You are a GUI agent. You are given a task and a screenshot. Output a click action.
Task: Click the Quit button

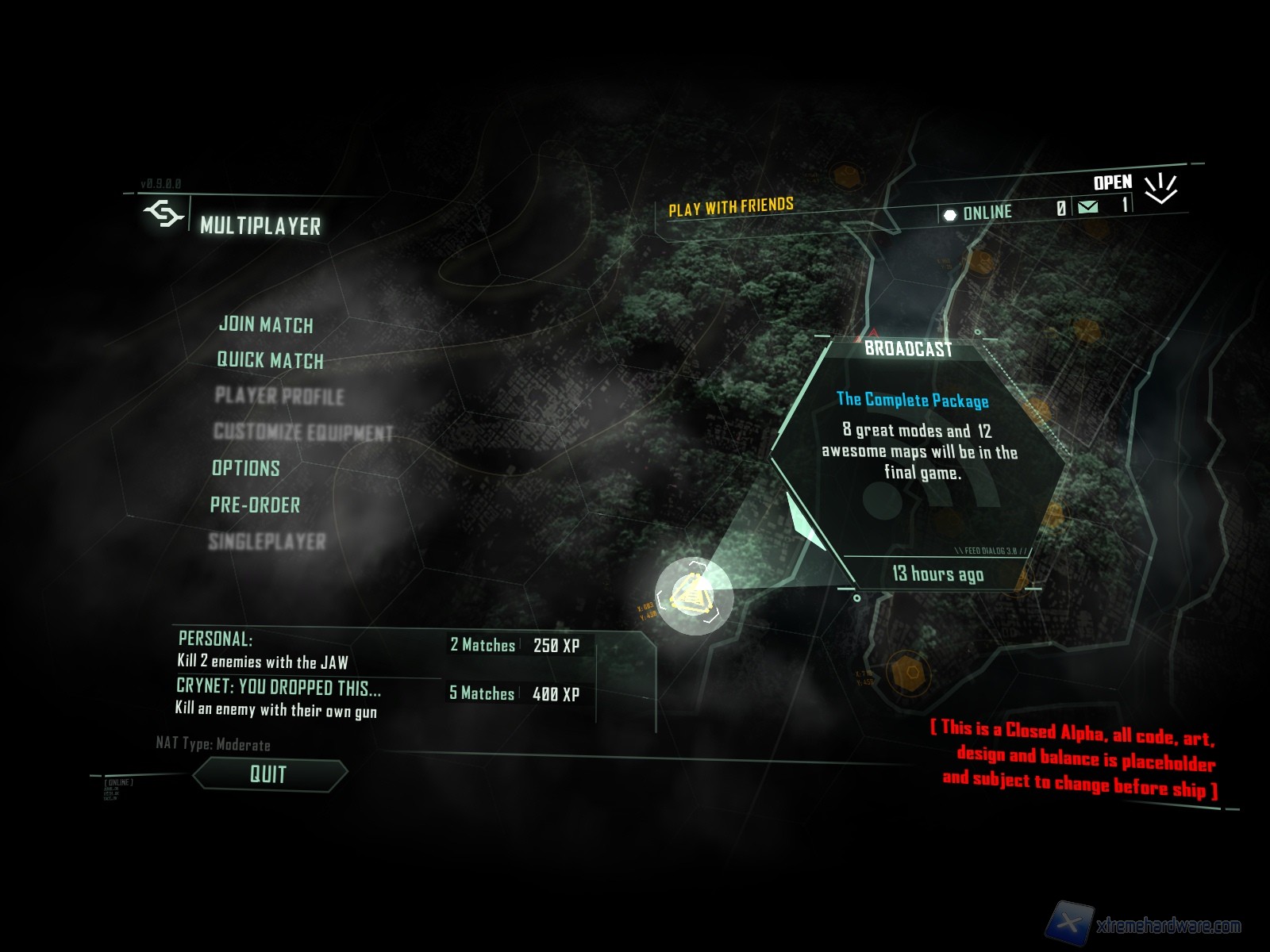[269, 774]
